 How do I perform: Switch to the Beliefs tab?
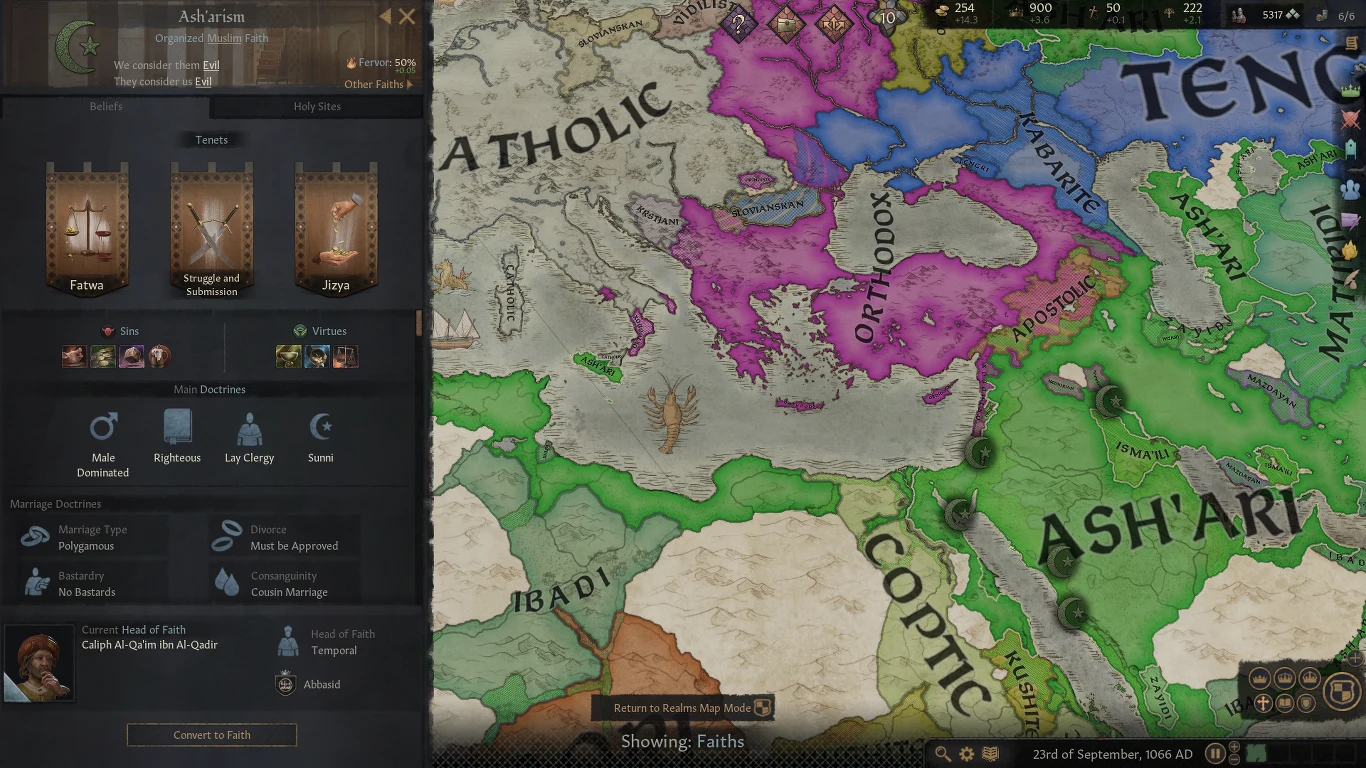pyautogui.click(x=106, y=107)
